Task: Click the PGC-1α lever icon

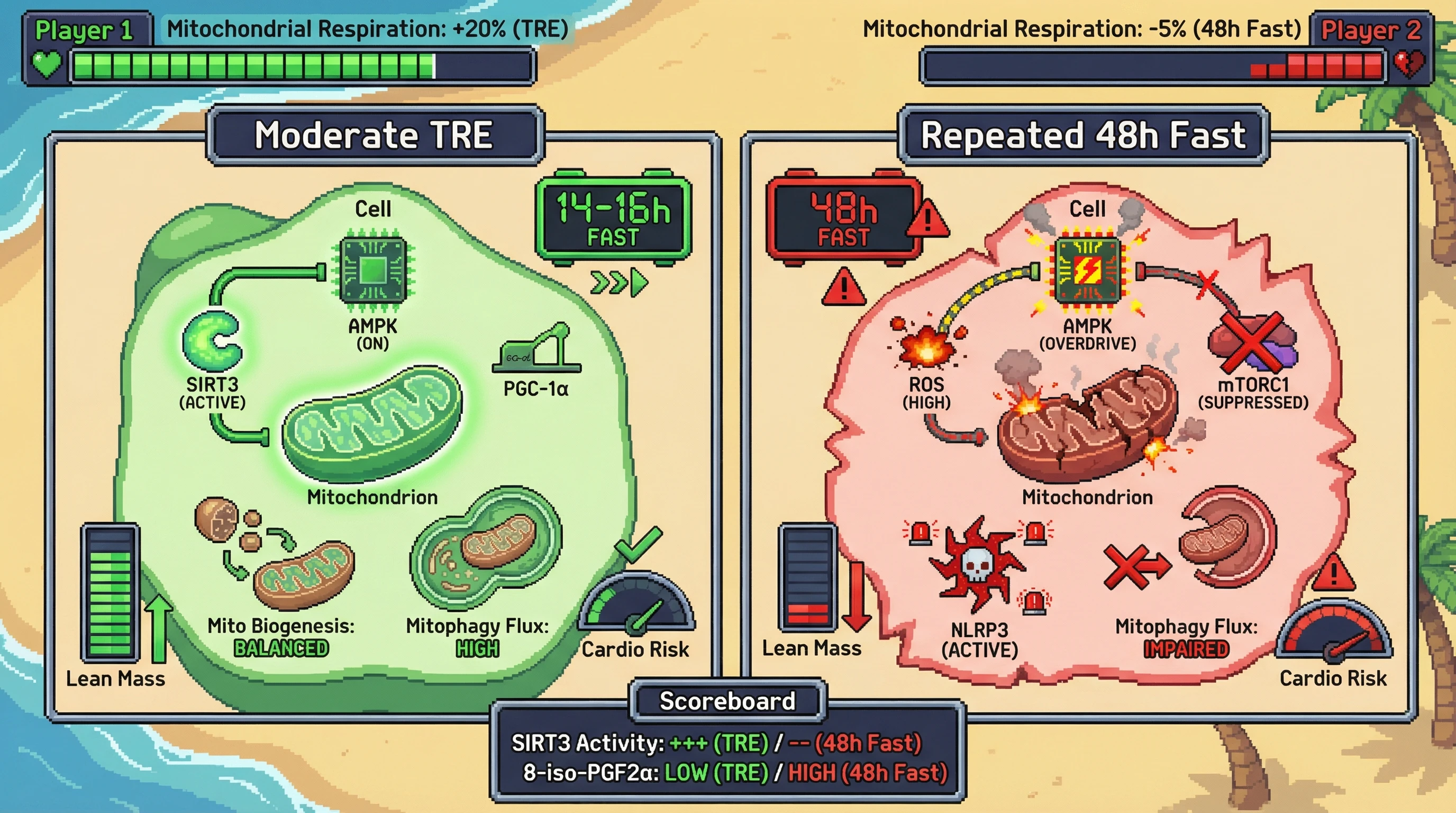Action: pyautogui.click(x=536, y=349)
